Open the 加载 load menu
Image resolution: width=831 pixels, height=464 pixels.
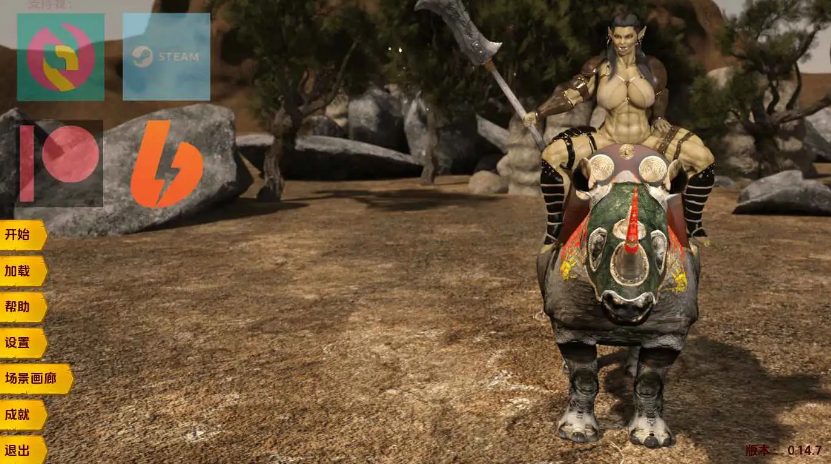coord(20,271)
